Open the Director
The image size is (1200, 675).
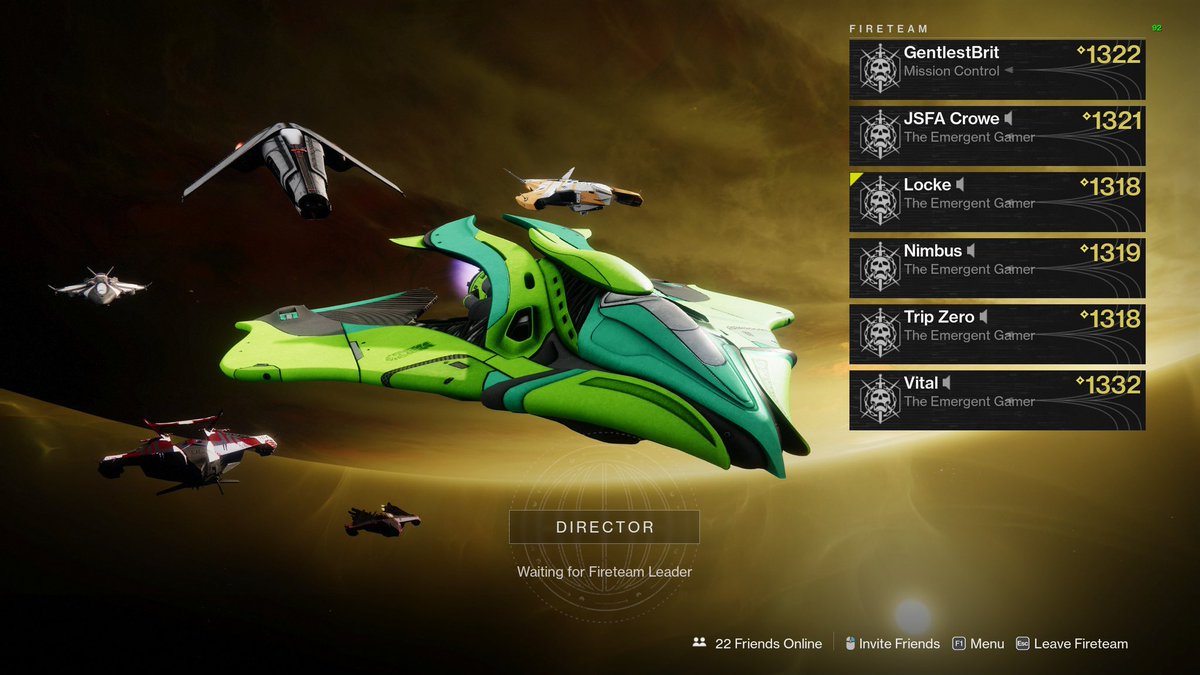(603, 527)
